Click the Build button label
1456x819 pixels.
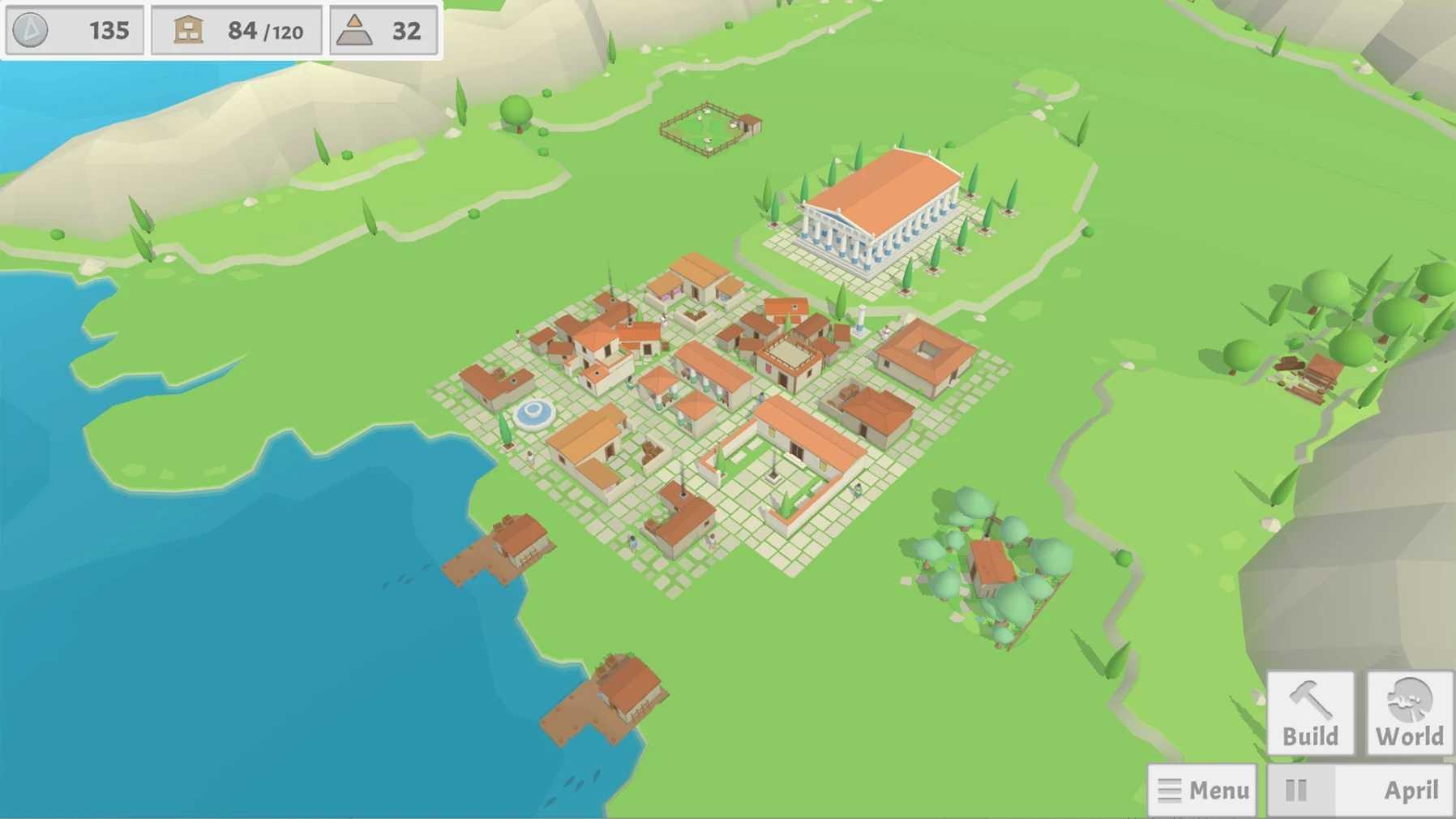coord(1311,736)
